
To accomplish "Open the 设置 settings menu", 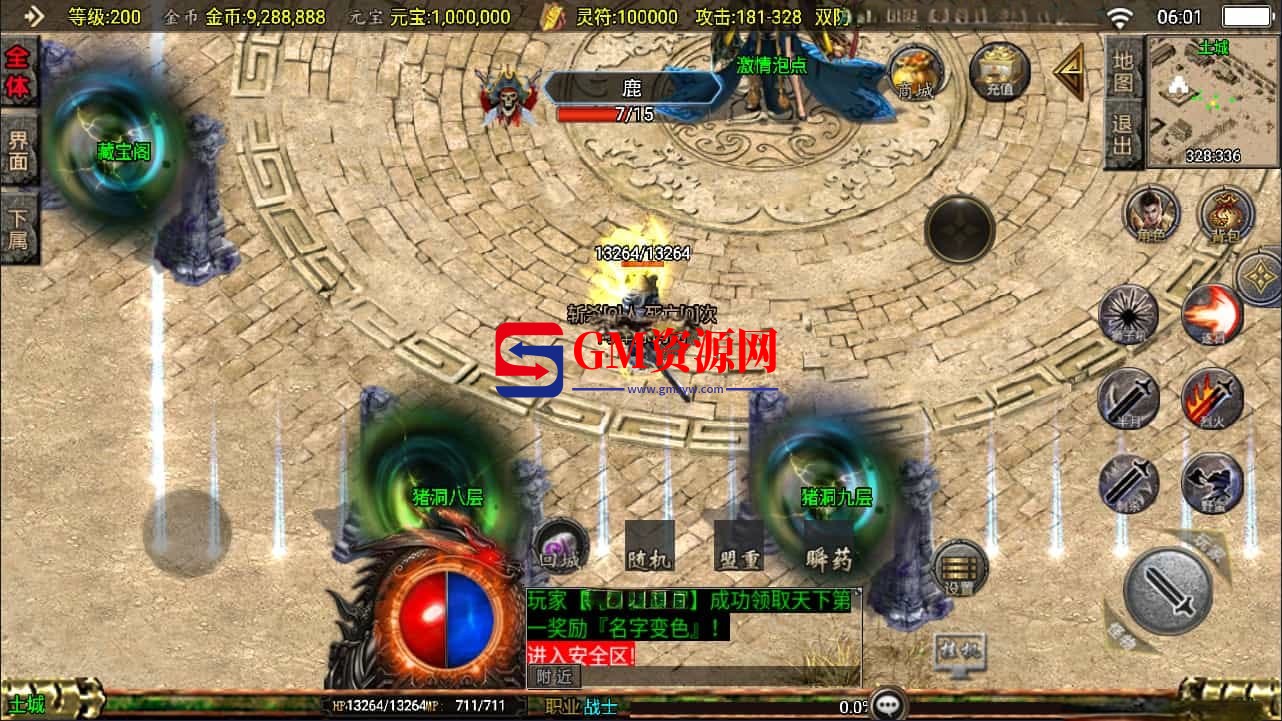I will (x=959, y=570).
